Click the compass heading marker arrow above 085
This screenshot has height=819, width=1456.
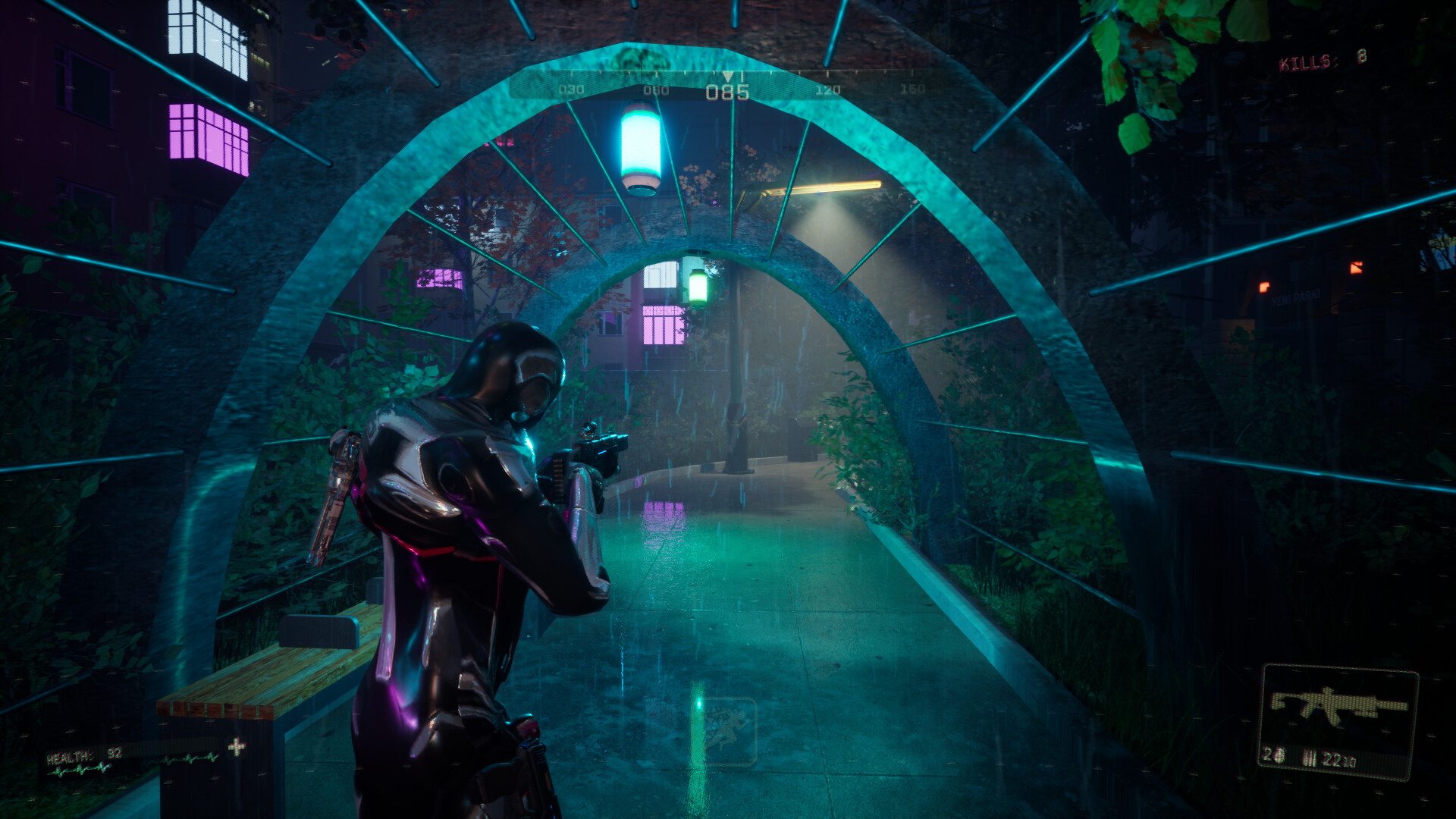click(x=726, y=76)
